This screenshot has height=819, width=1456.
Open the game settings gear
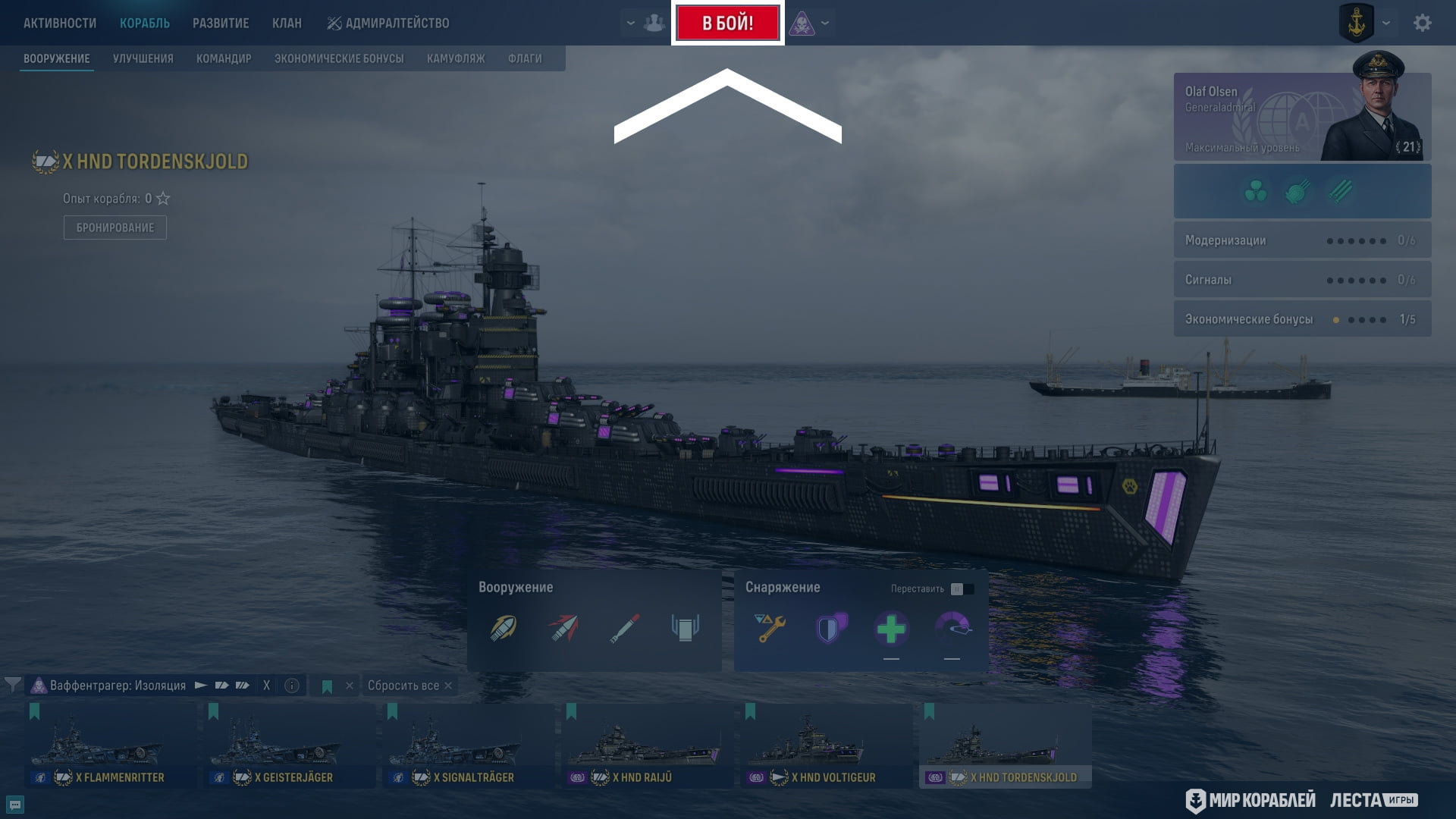1422,23
